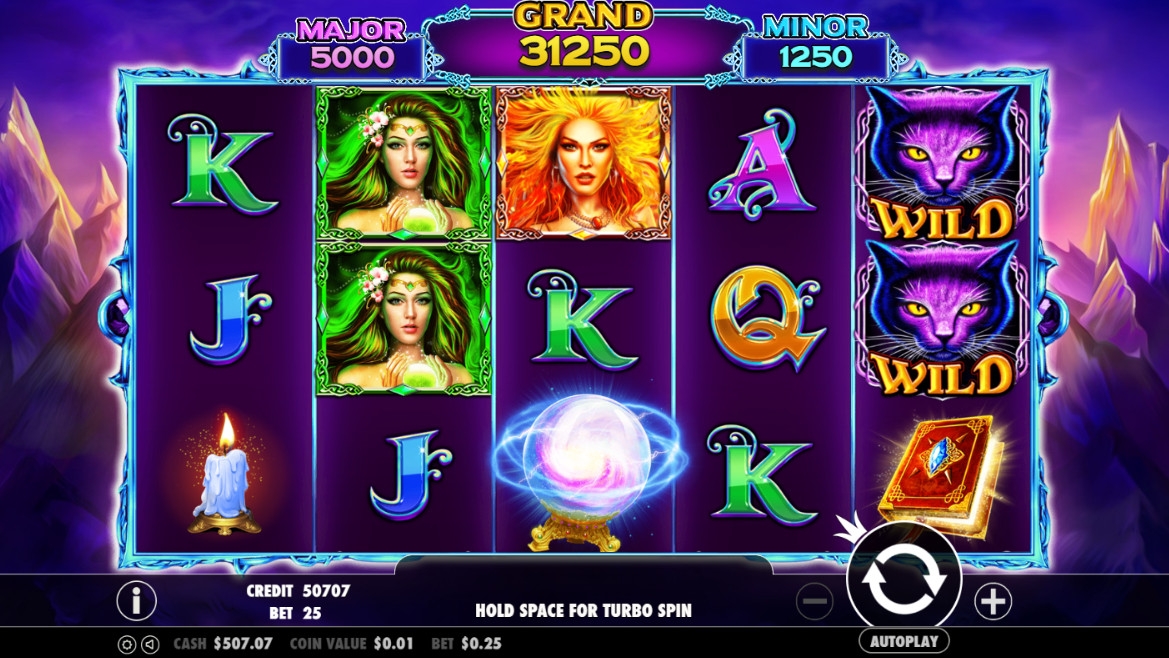Open the Autoplay options
The width and height of the screenshot is (1169, 658).
(903, 641)
